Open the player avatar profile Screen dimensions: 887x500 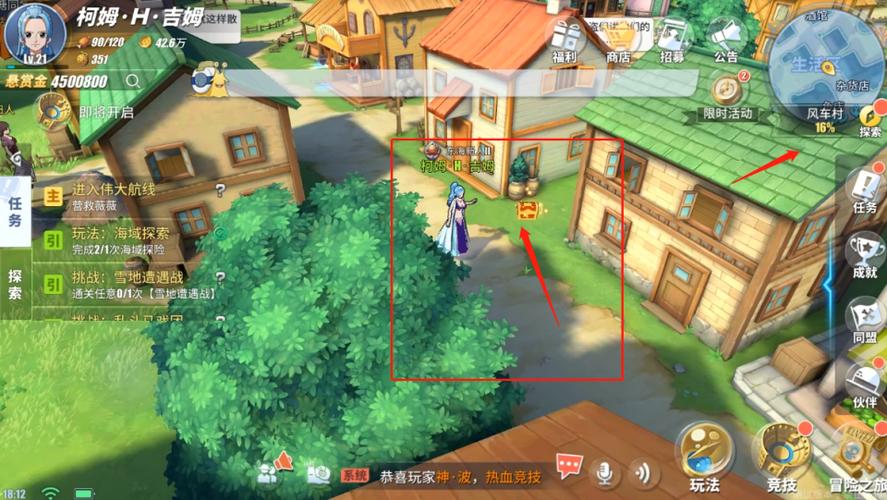coord(33,32)
